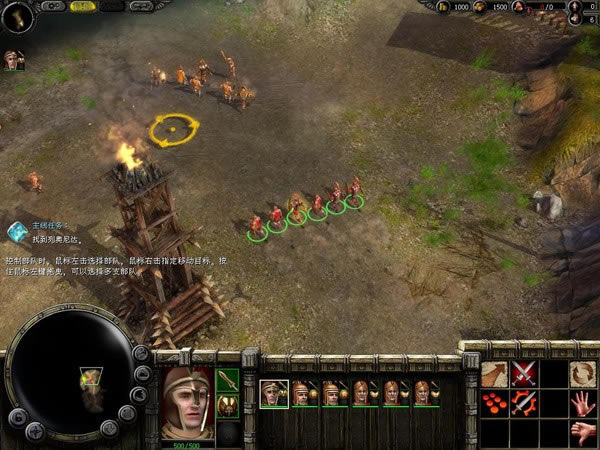Select the hero portrait in the squad bar
This screenshot has width=600, height=450.
coord(274,393)
